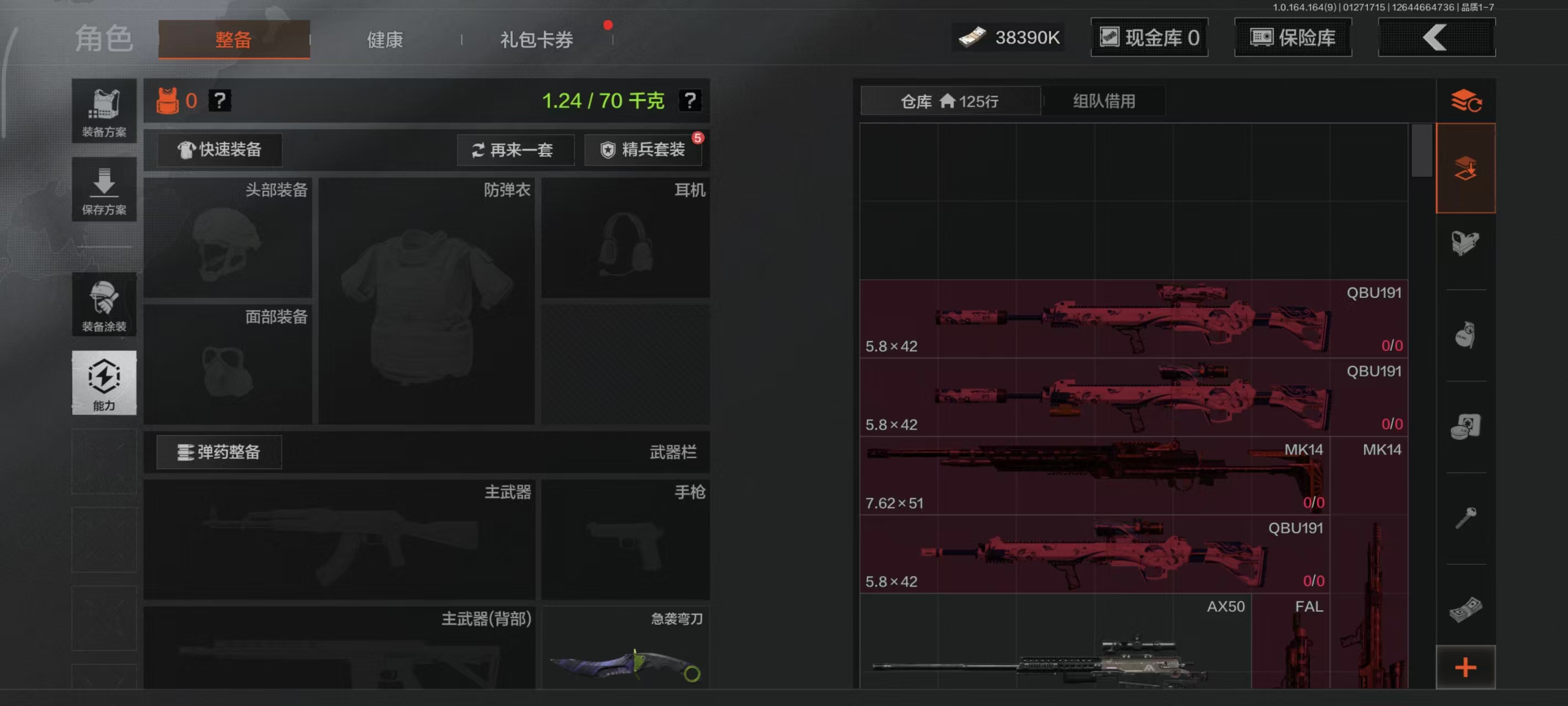1568x706 pixels.
Task: Open the 现金库 cash vault
Action: click(x=1149, y=37)
